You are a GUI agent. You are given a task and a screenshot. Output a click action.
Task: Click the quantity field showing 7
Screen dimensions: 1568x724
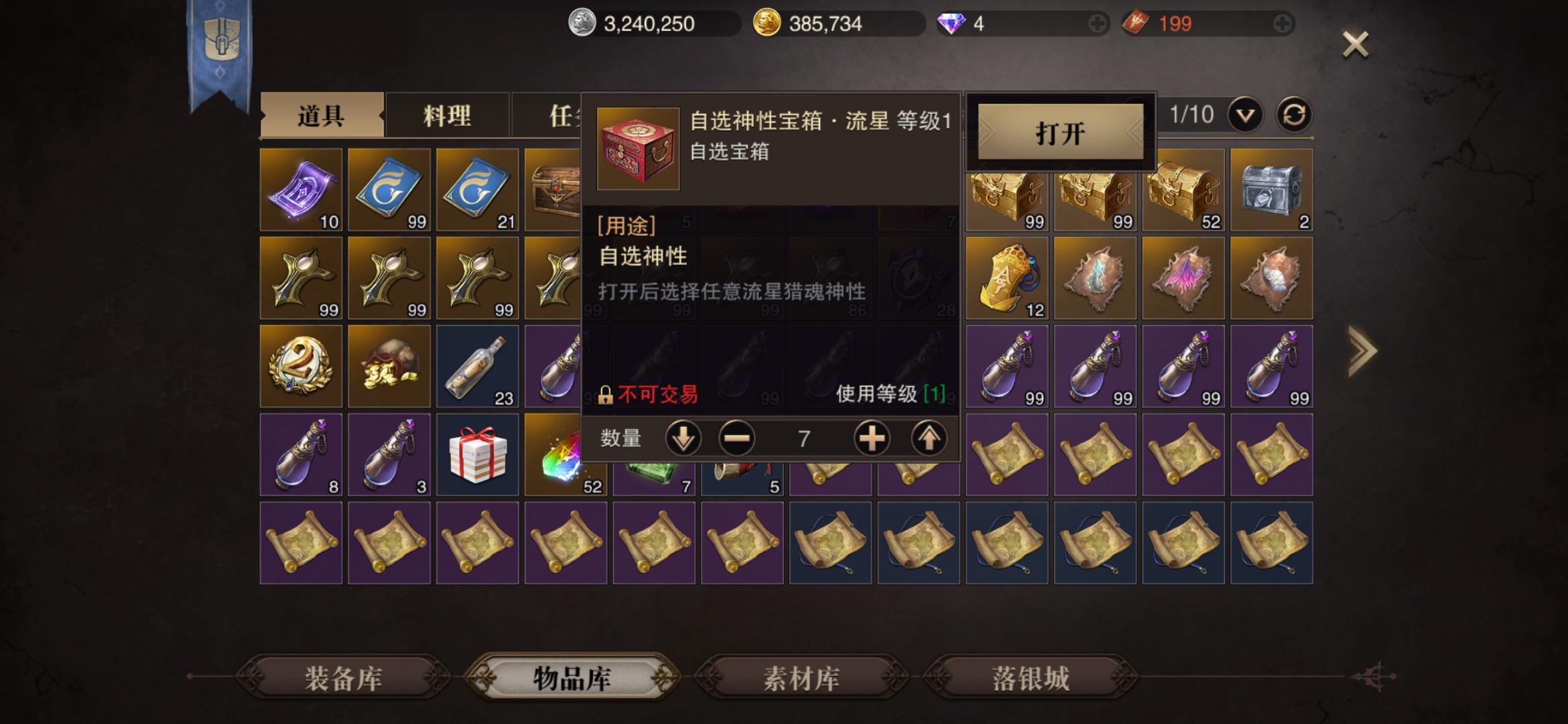(x=805, y=438)
